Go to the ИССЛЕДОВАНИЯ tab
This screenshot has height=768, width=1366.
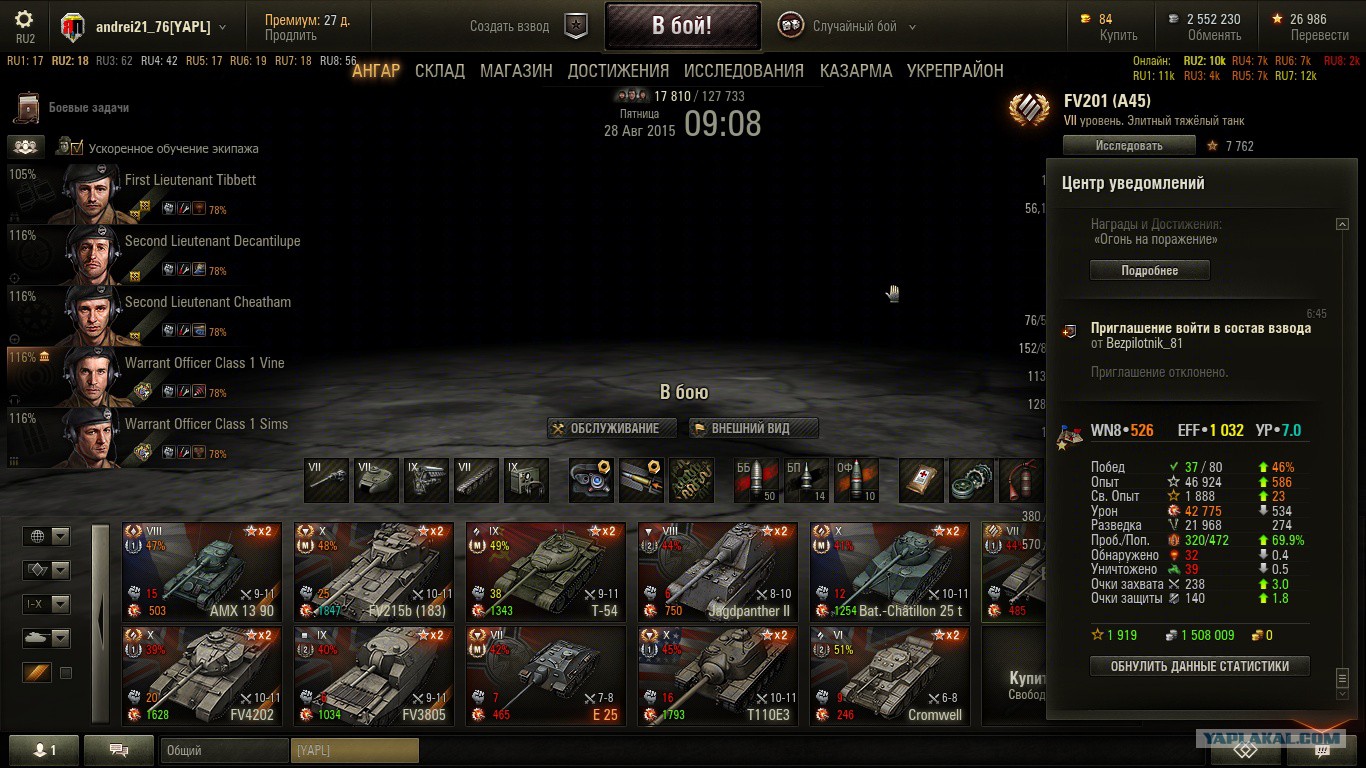point(744,71)
